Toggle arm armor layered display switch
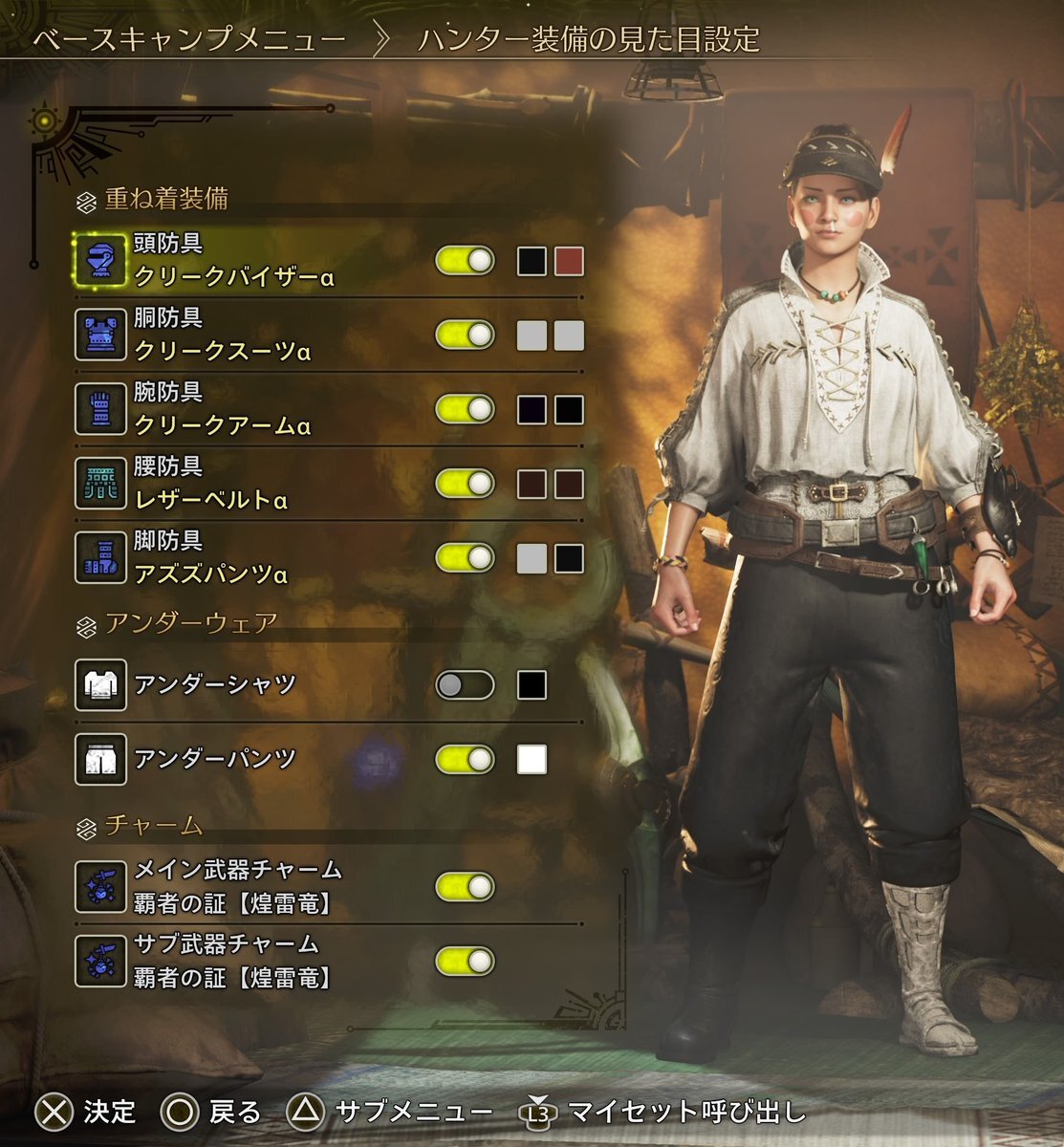Image resolution: width=1064 pixels, height=1147 pixels. pos(465,409)
